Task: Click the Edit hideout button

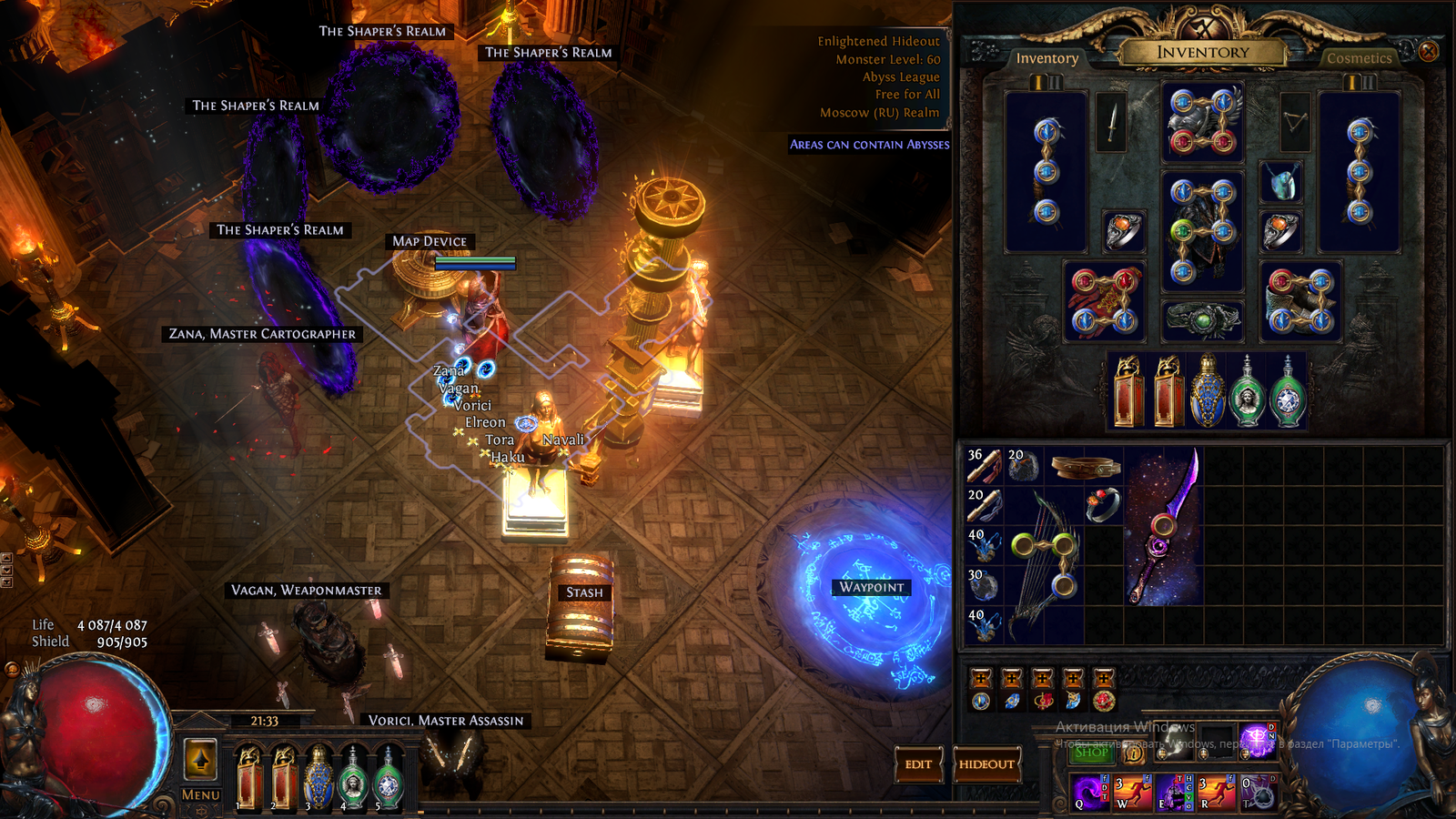Action: coord(917,764)
